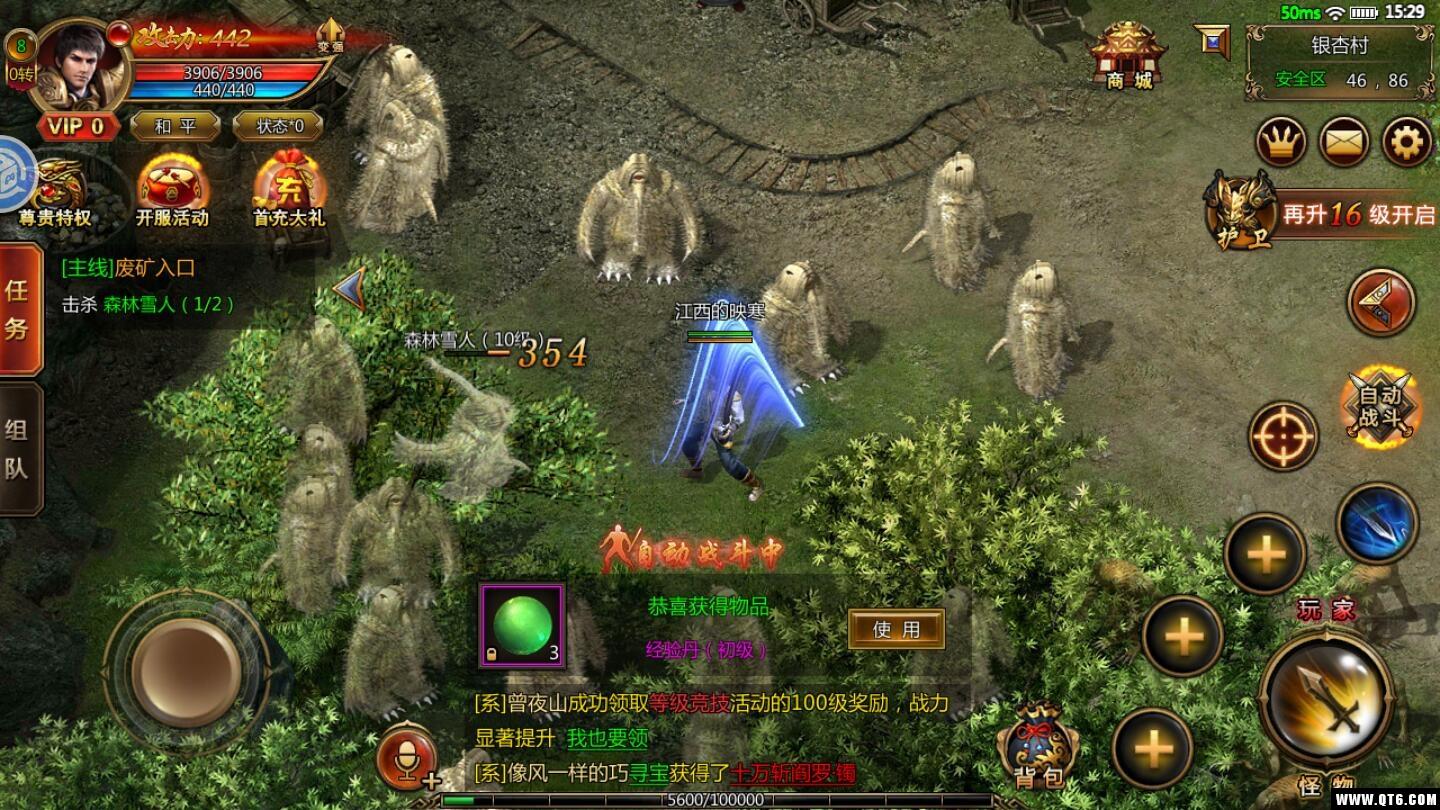Switch to the 任务 quest tab
Viewport: 1440px width, 810px height.
coord(19,309)
